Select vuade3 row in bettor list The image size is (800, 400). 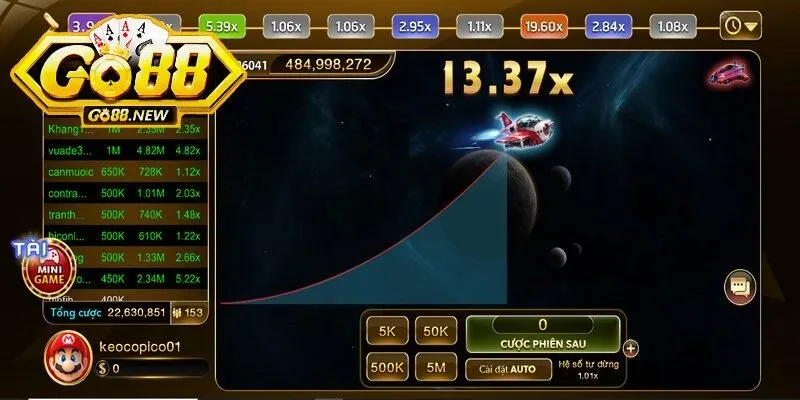[127, 151]
